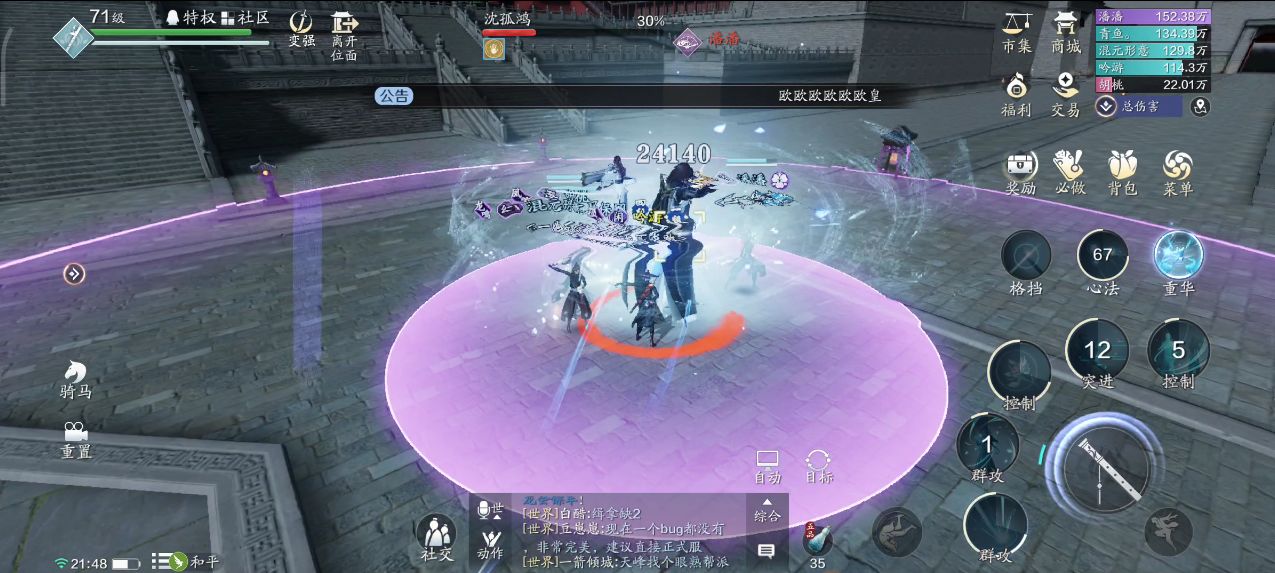Toggle 自动 auto-combat
The width and height of the screenshot is (1275, 573).
click(767, 466)
